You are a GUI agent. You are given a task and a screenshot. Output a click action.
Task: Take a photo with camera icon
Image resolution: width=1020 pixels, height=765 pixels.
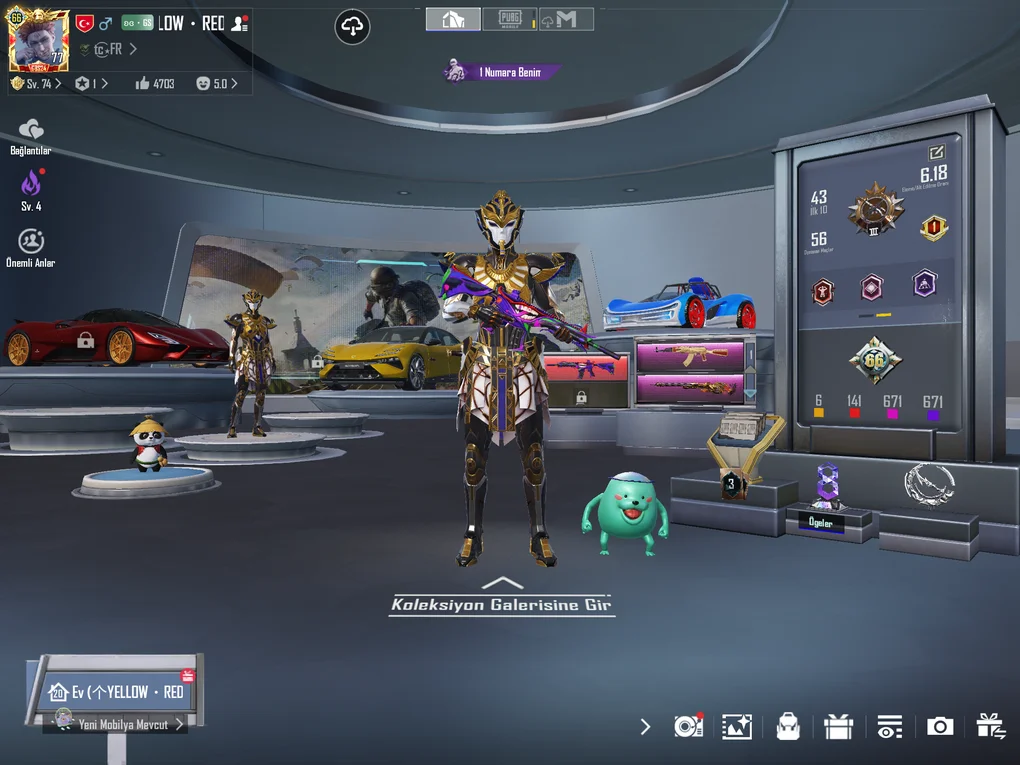coord(940,727)
